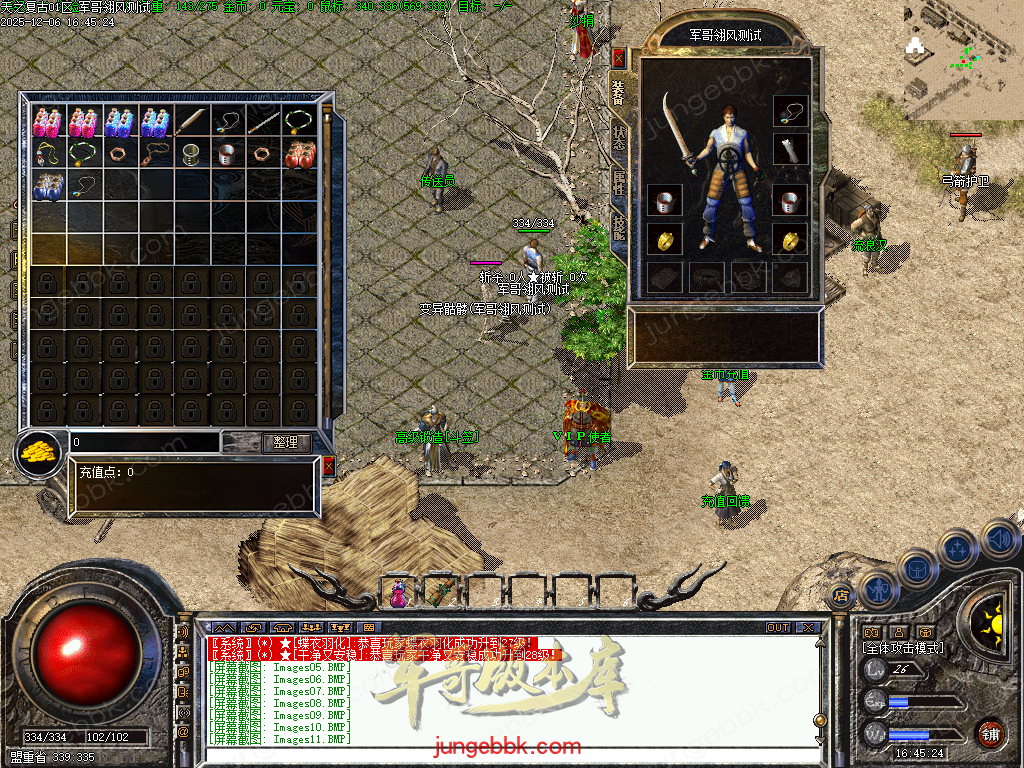Switch to the 状态 status tab
Image resolution: width=1024 pixels, height=768 pixels.
coord(618,139)
